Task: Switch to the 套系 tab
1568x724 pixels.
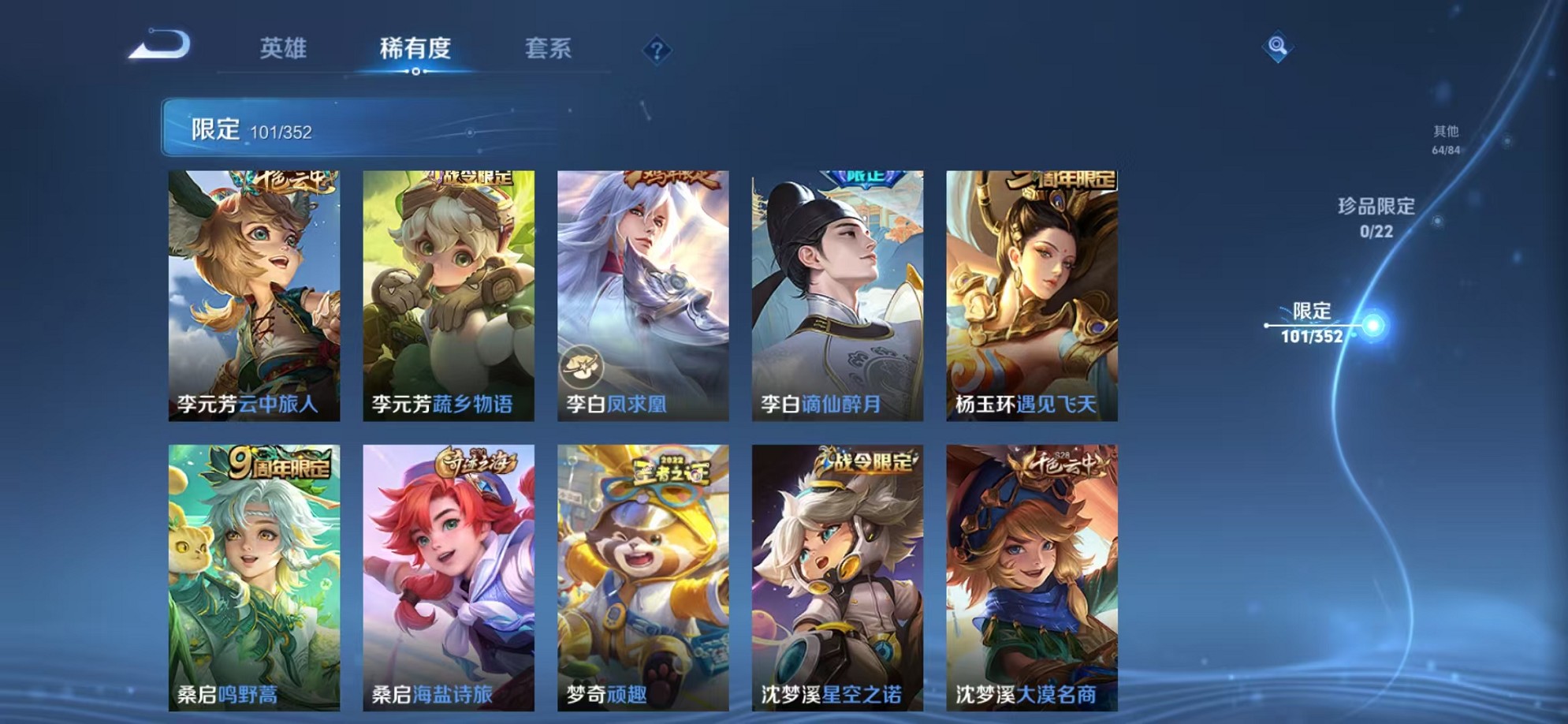Action: [549, 49]
